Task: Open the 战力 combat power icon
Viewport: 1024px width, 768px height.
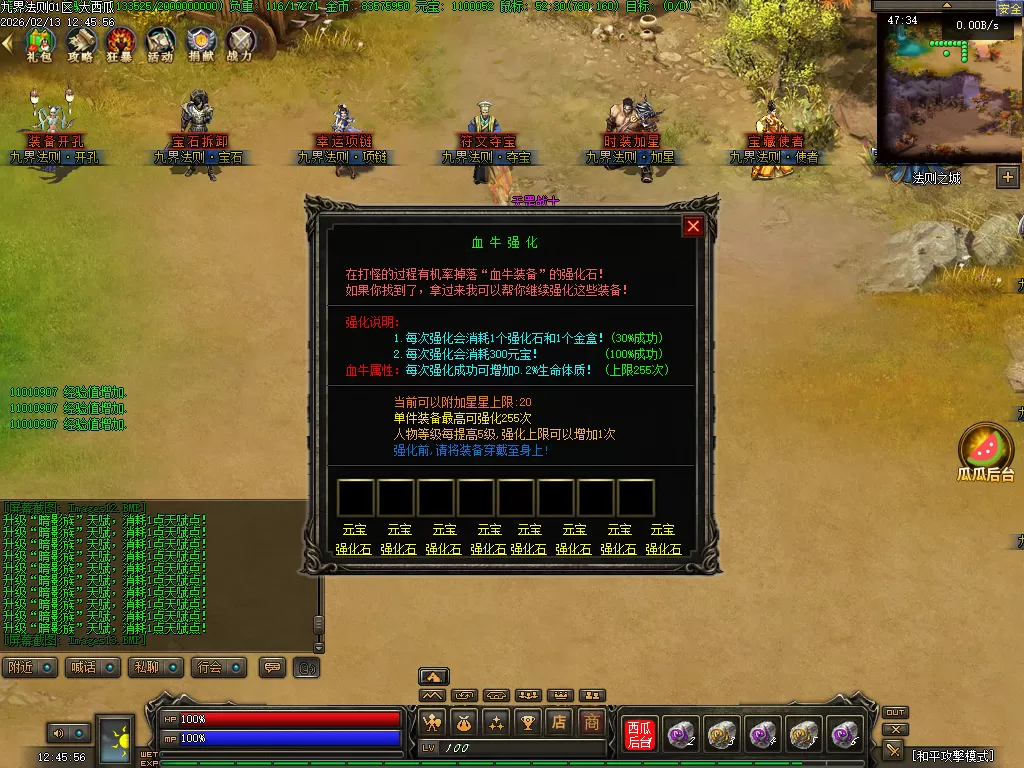Action: click(240, 44)
